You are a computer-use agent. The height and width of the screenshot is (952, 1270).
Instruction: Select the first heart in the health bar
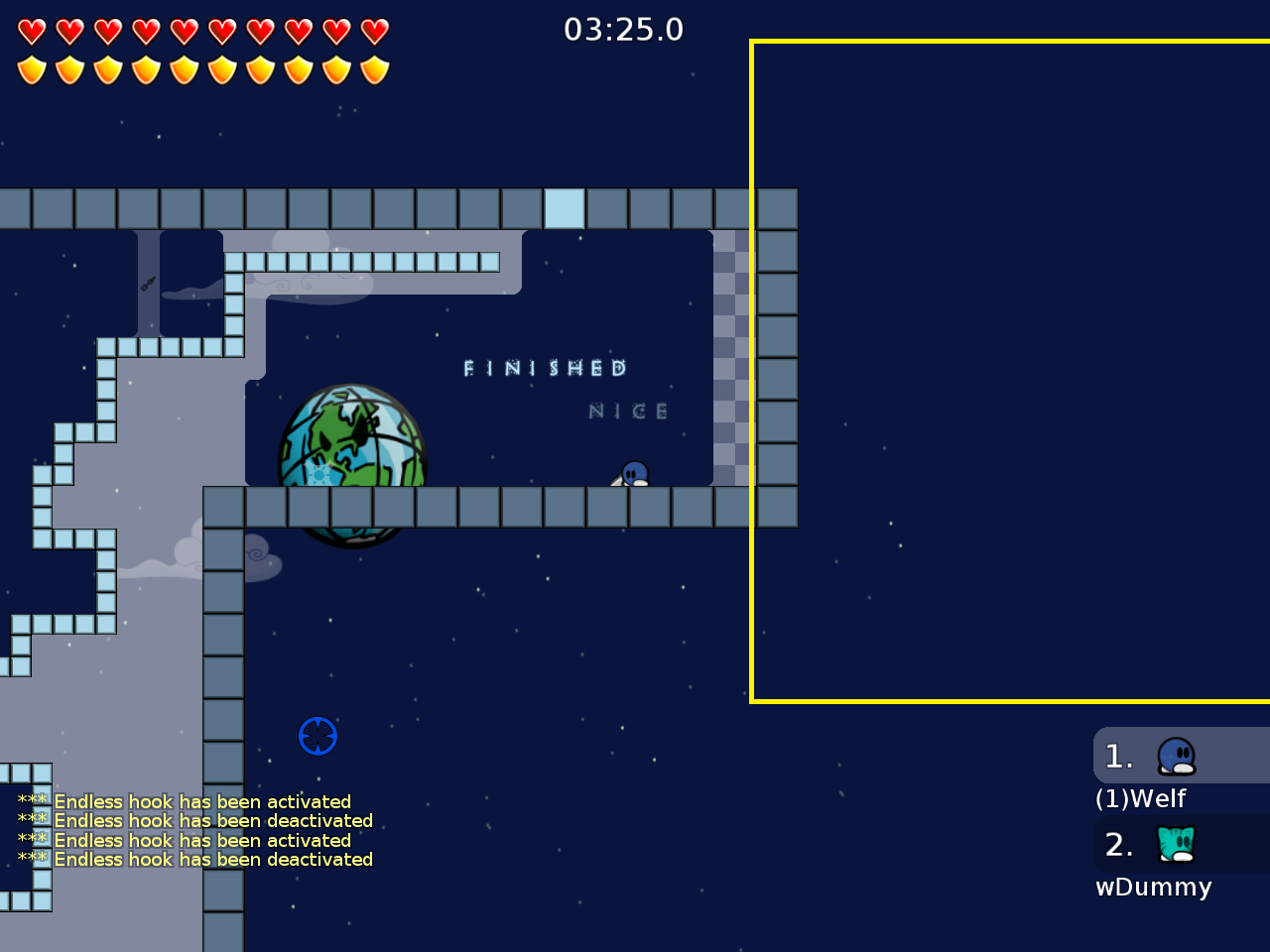coord(32,31)
